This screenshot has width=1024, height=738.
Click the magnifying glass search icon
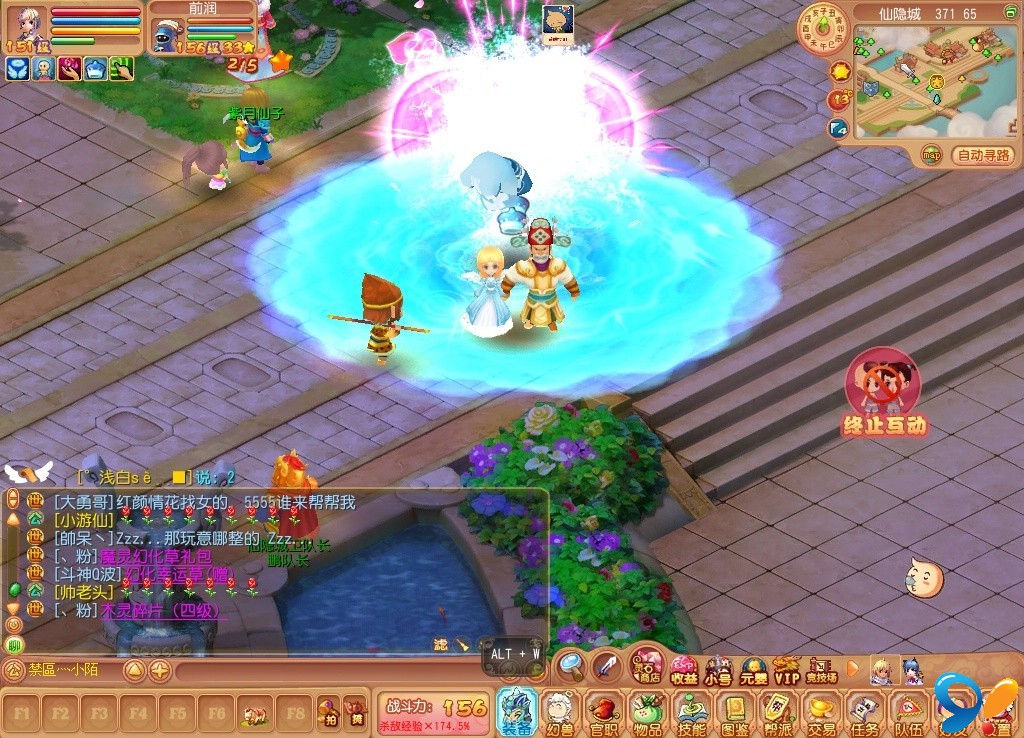pyautogui.click(x=570, y=663)
